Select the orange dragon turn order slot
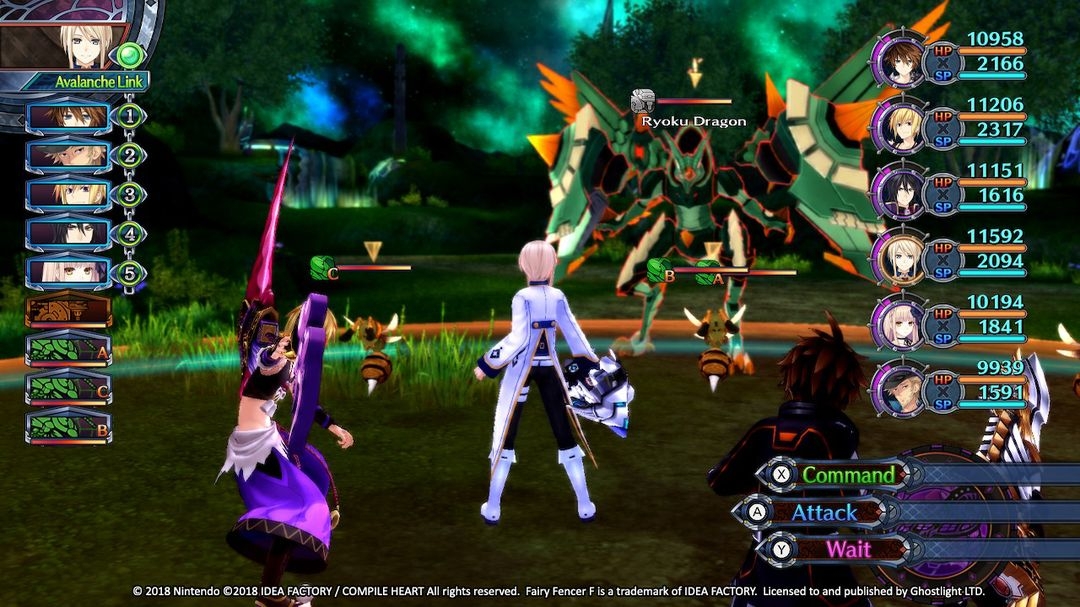The image size is (1080, 607). (x=68, y=310)
